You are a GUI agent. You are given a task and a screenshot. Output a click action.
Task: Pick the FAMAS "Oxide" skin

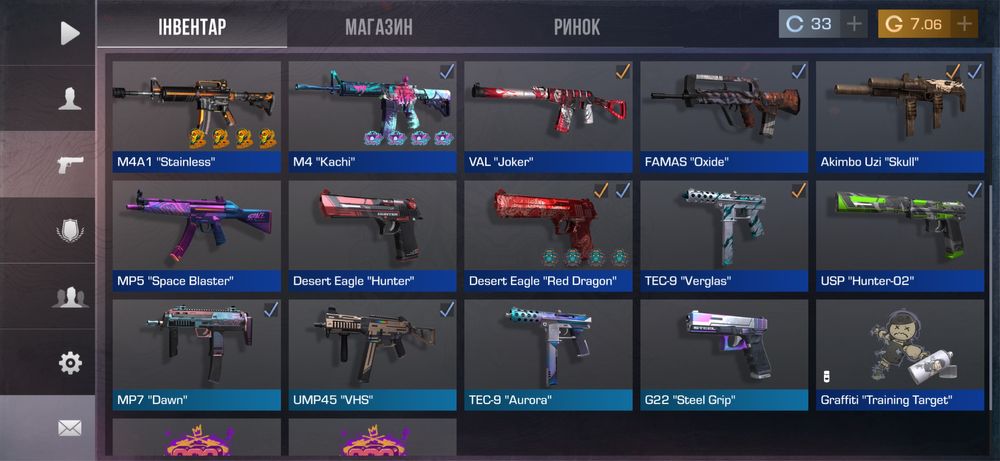pyautogui.click(x=724, y=116)
